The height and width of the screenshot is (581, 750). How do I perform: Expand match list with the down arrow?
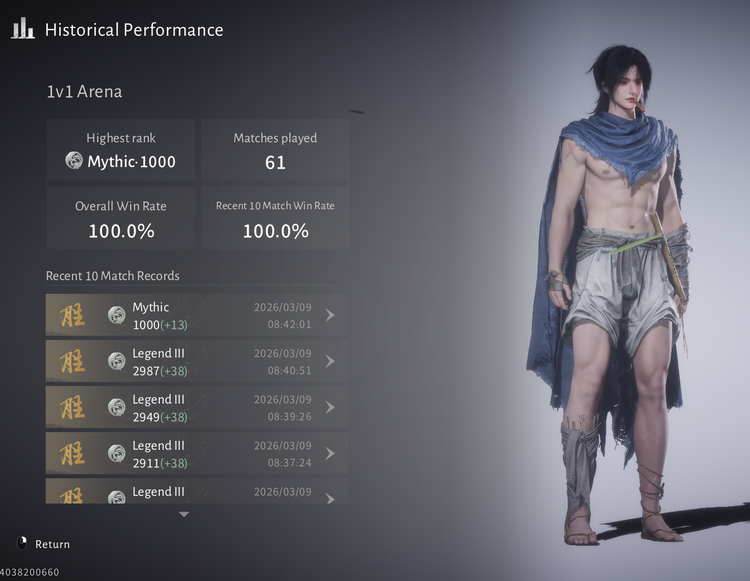[x=183, y=514]
